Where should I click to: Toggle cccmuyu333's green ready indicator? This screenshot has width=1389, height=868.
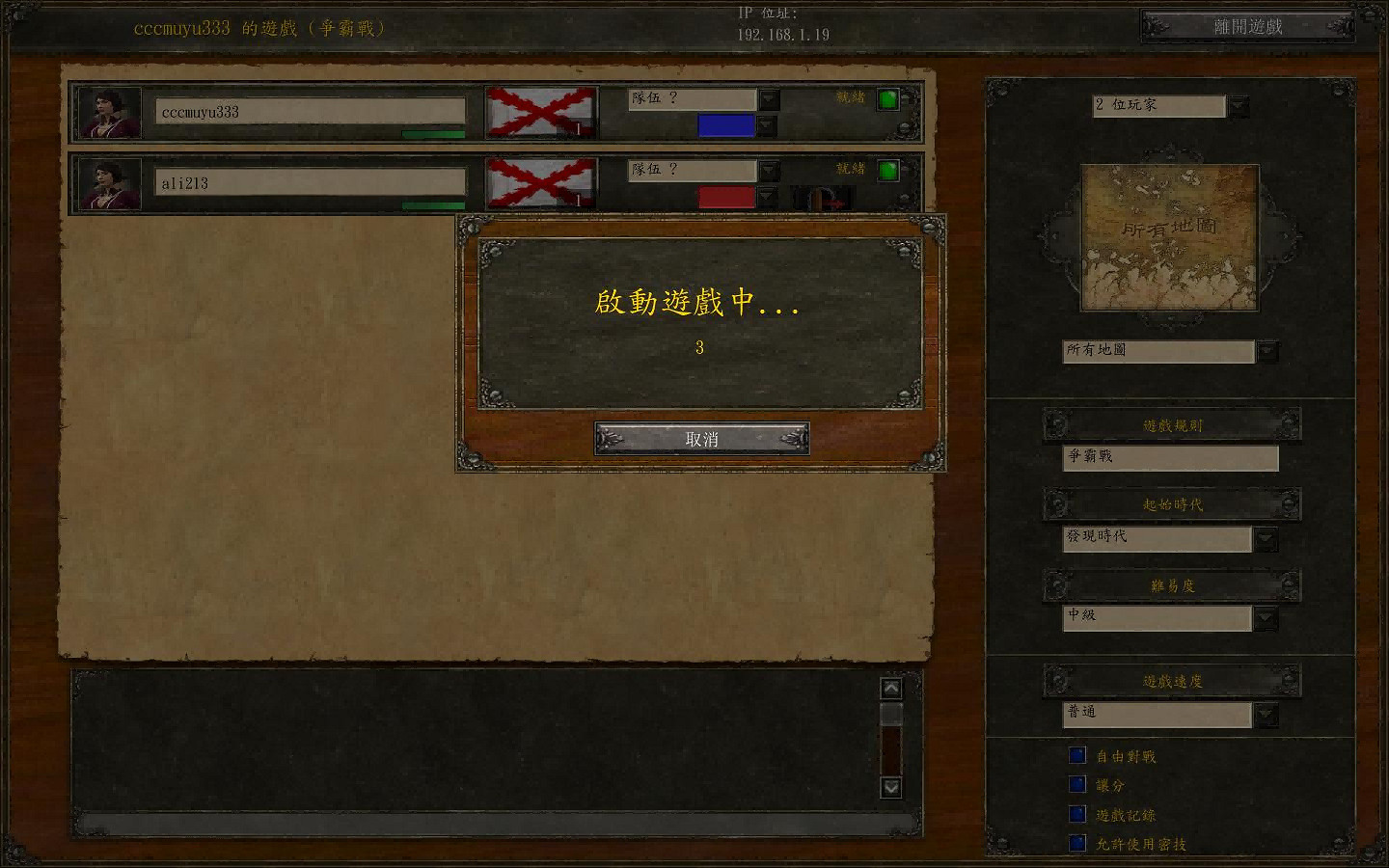click(x=887, y=98)
